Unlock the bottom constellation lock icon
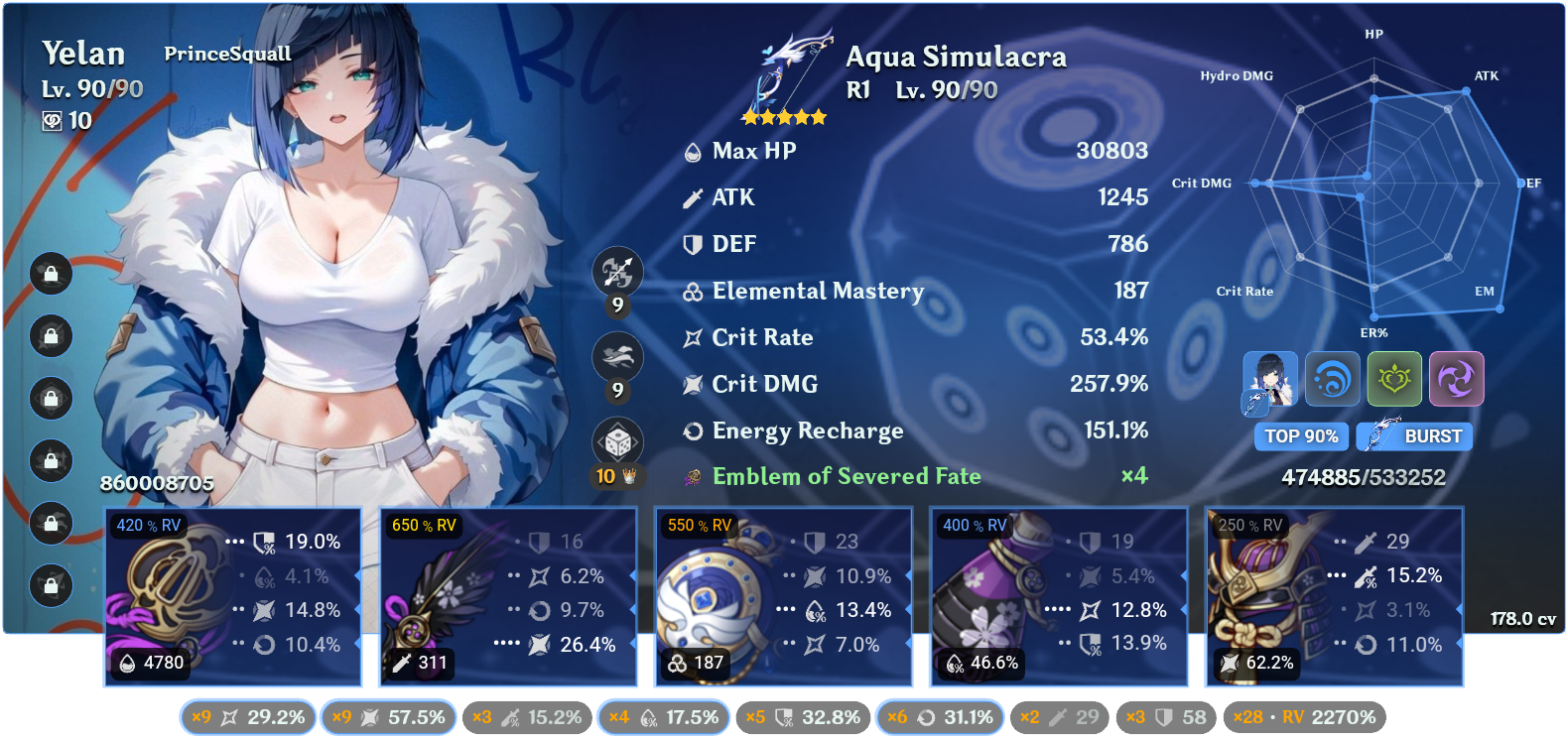This screenshot has width=1568, height=741. pyautogui.click(x=51, y=585)
